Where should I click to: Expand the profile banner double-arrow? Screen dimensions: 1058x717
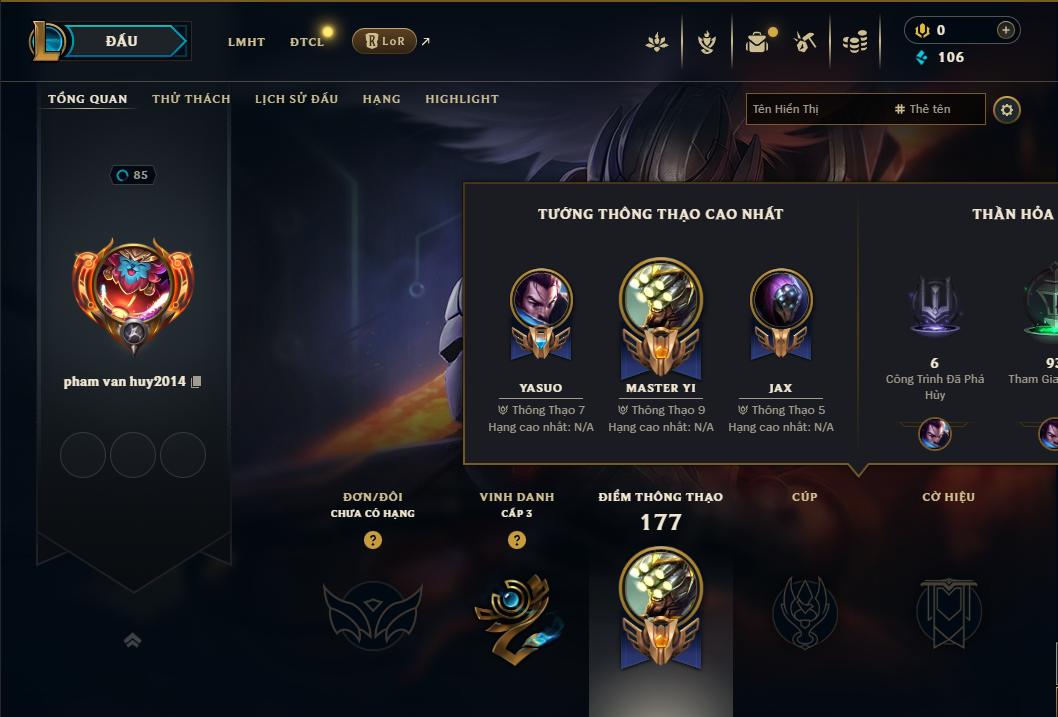[132, 641]
